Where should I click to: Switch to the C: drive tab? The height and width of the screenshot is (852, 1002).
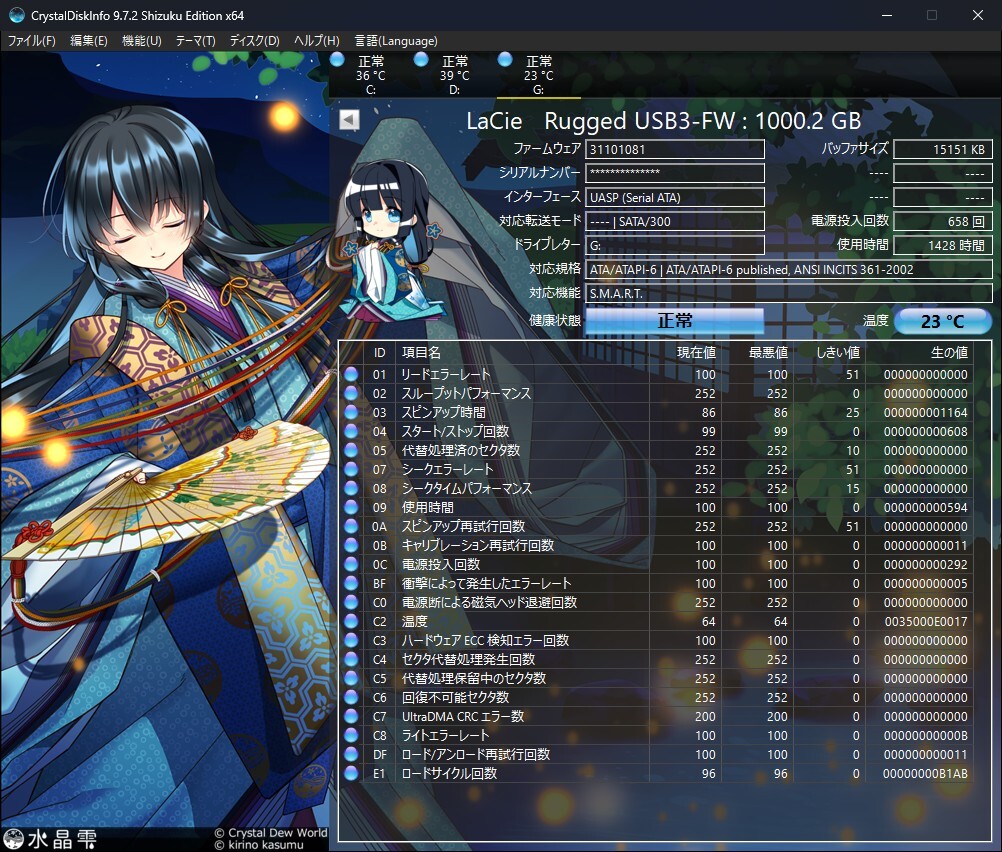[x=369, y=75]
